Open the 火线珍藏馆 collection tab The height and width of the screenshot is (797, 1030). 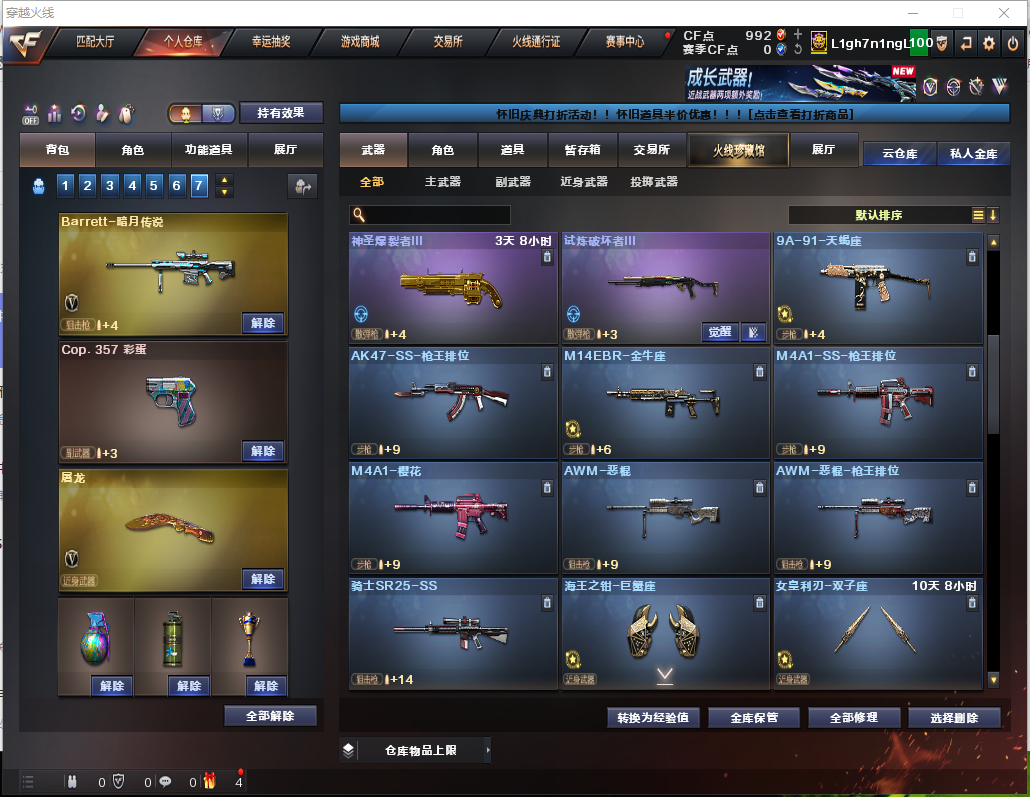click(x=738, y=150)
